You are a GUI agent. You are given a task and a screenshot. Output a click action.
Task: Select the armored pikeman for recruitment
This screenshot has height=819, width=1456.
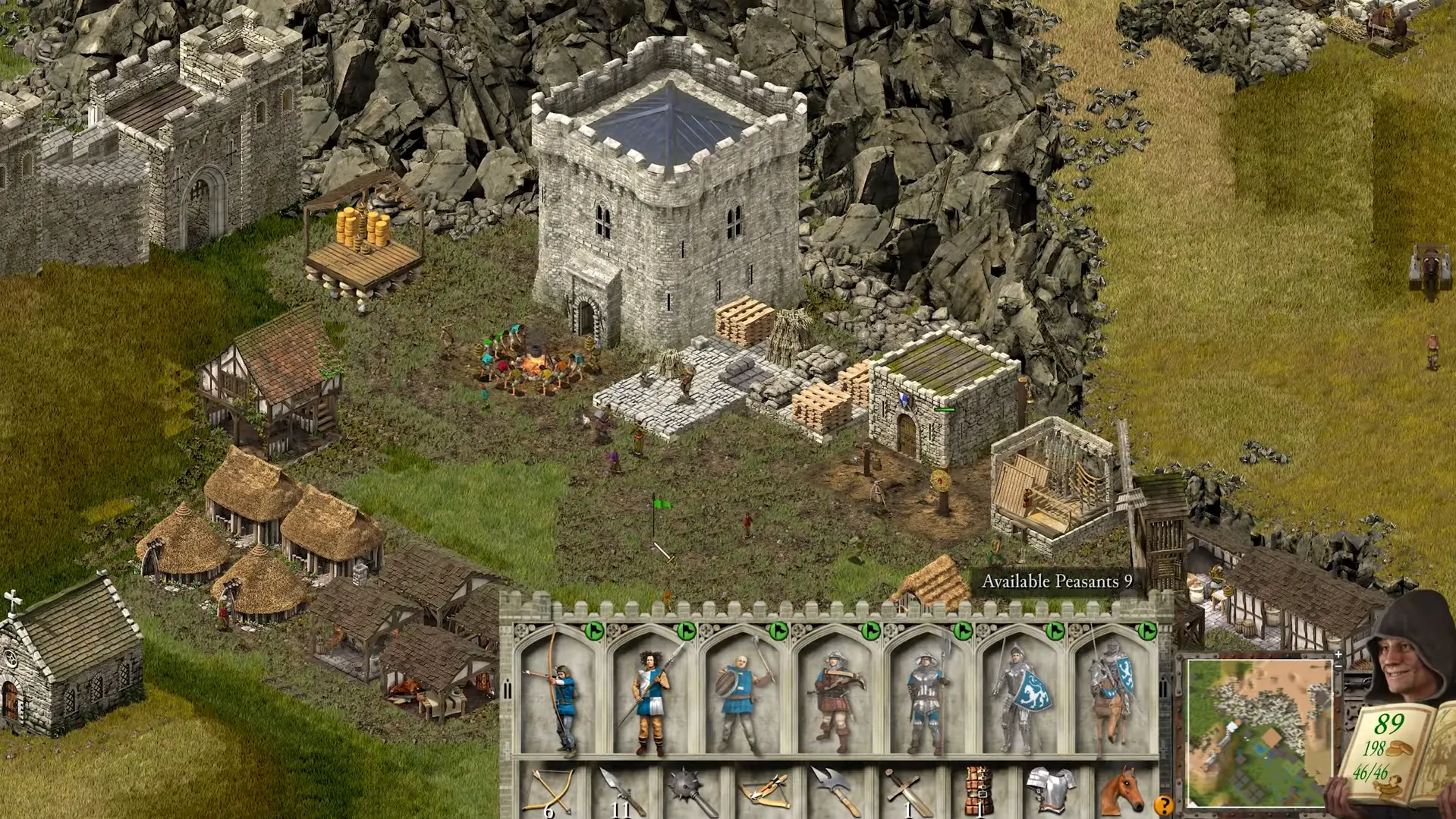926,695
